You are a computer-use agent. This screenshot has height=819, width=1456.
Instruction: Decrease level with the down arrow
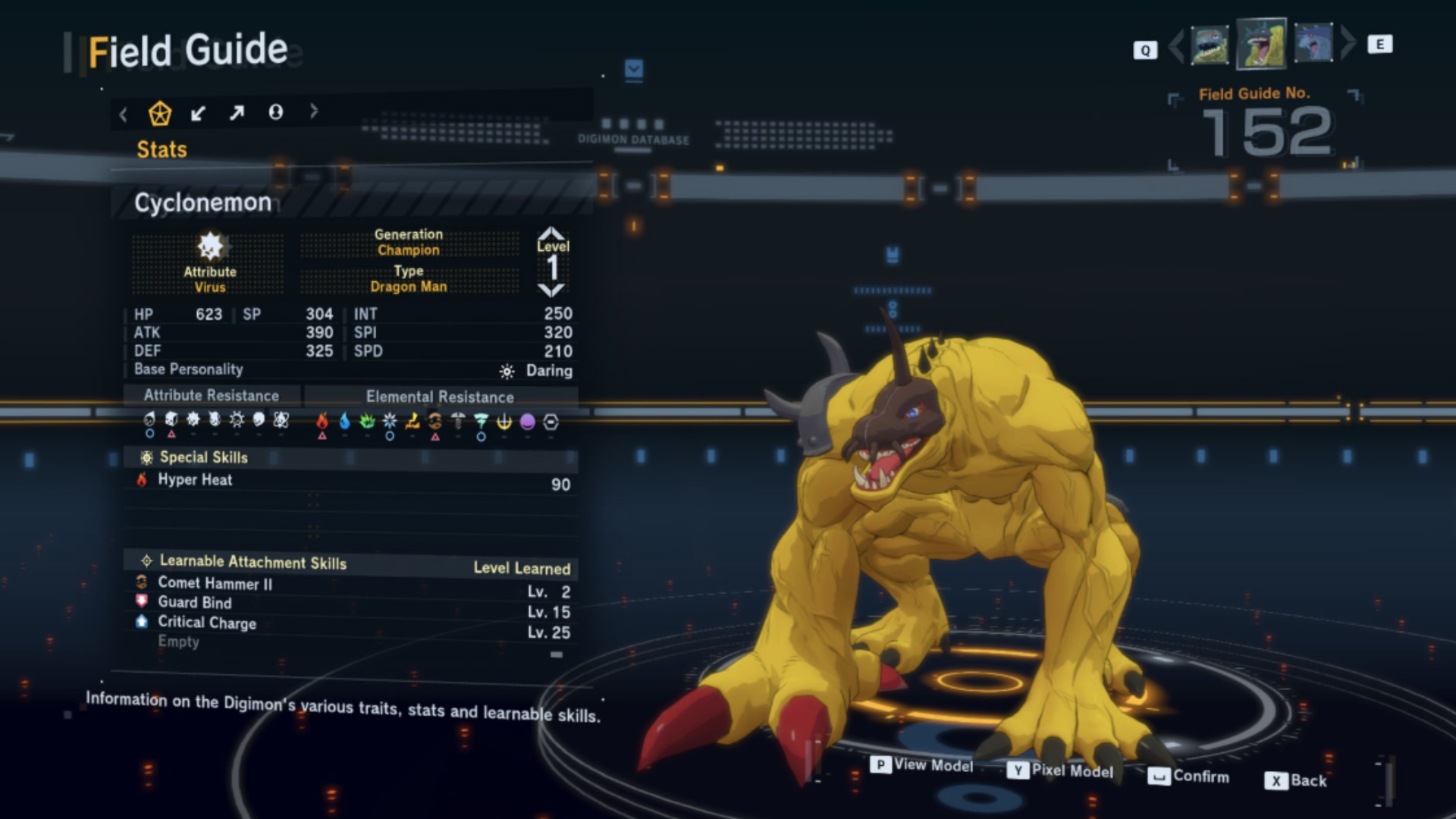[x=551, y=290]
